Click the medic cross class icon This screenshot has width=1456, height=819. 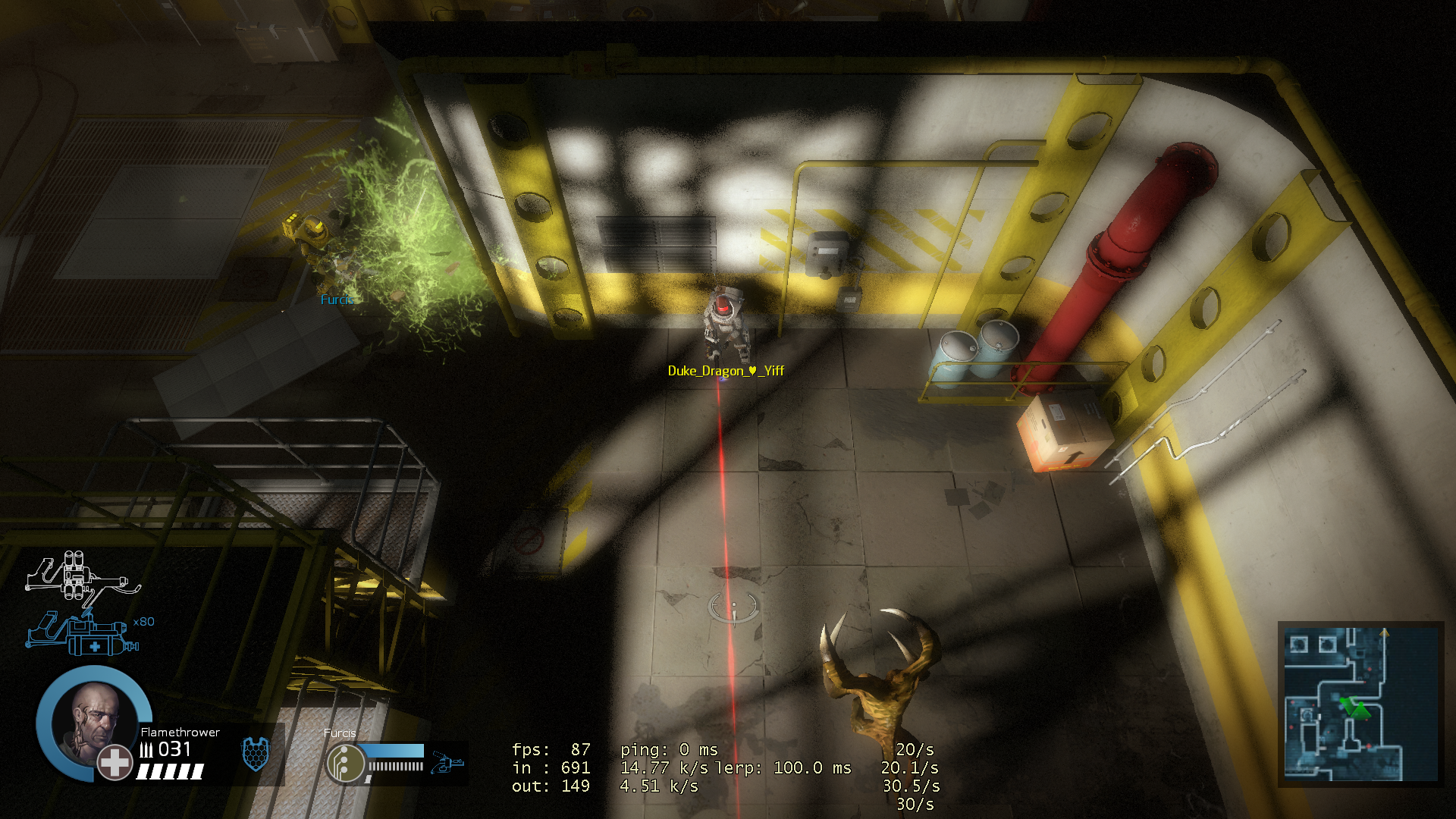pos(115,763)
